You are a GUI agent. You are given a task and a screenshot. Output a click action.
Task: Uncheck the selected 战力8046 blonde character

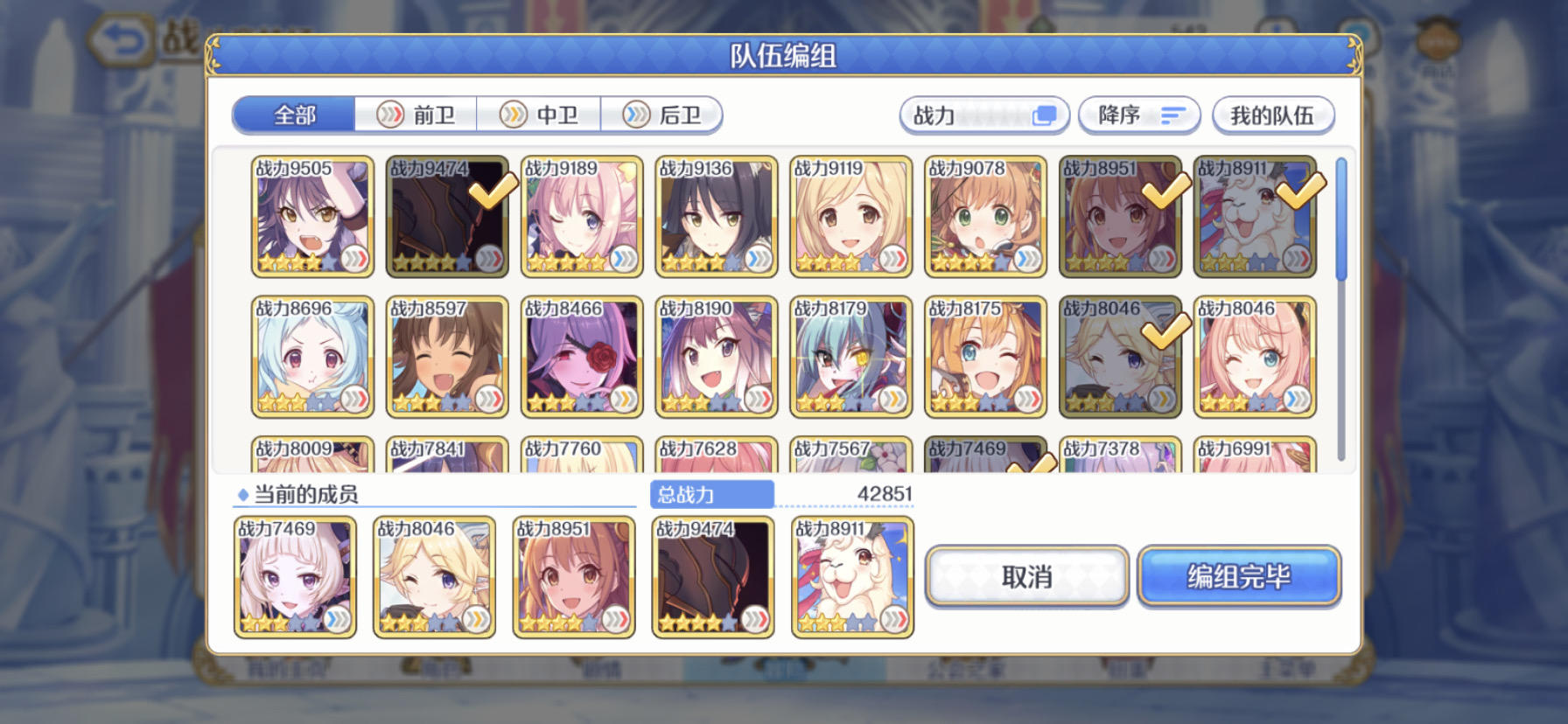1165,332
